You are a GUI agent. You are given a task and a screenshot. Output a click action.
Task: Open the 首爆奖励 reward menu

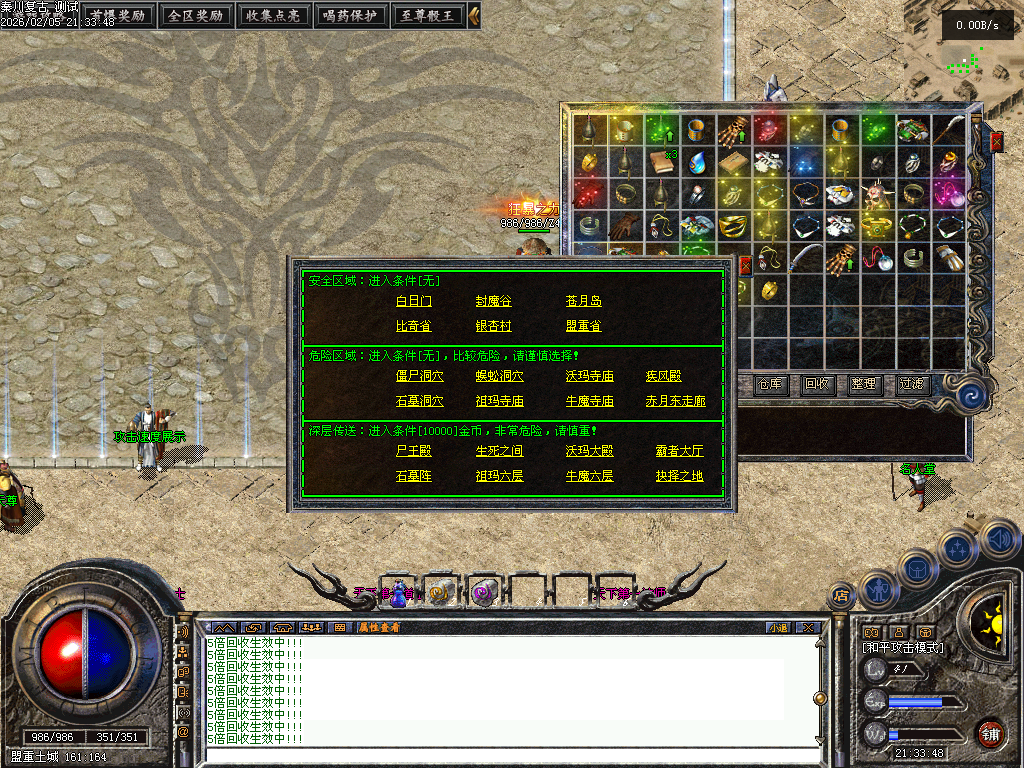click(x=117, y=15)
